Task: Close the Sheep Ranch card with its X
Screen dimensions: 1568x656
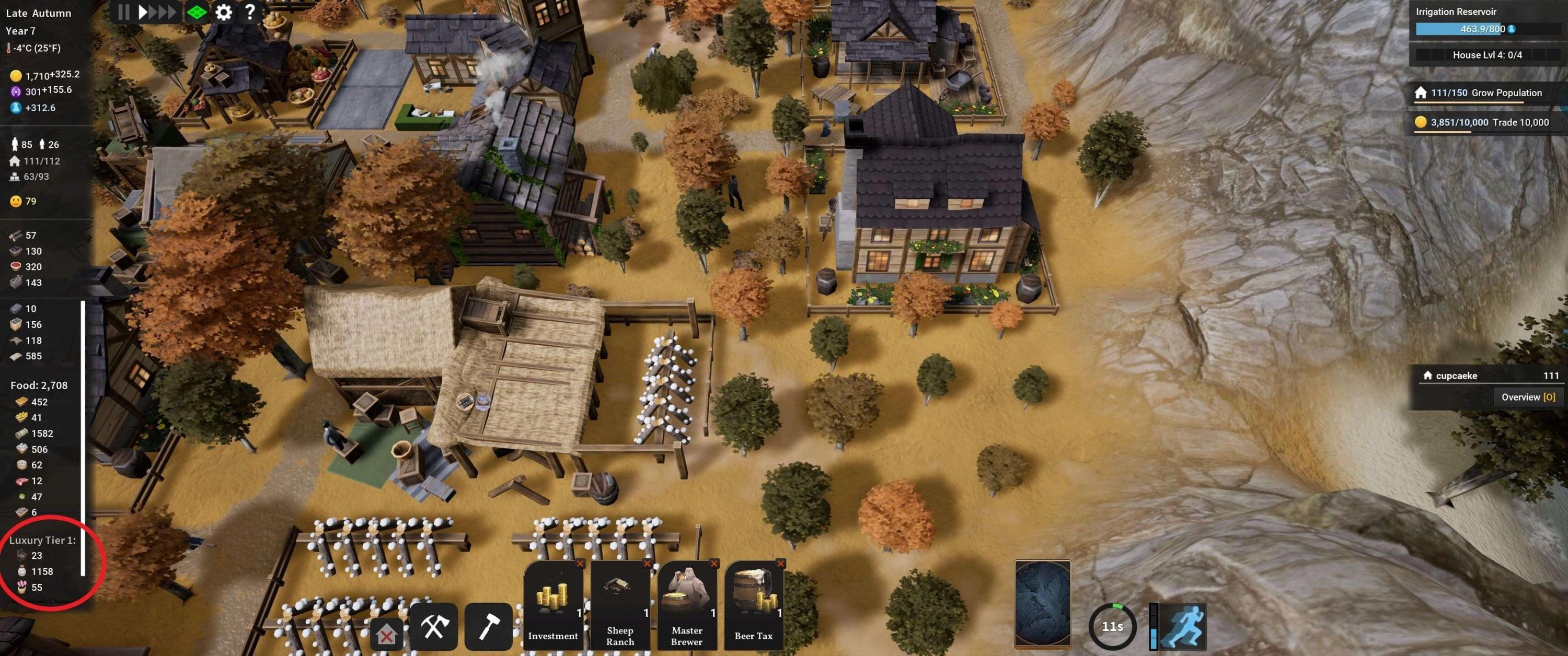Action: click(x=649, y=565)
